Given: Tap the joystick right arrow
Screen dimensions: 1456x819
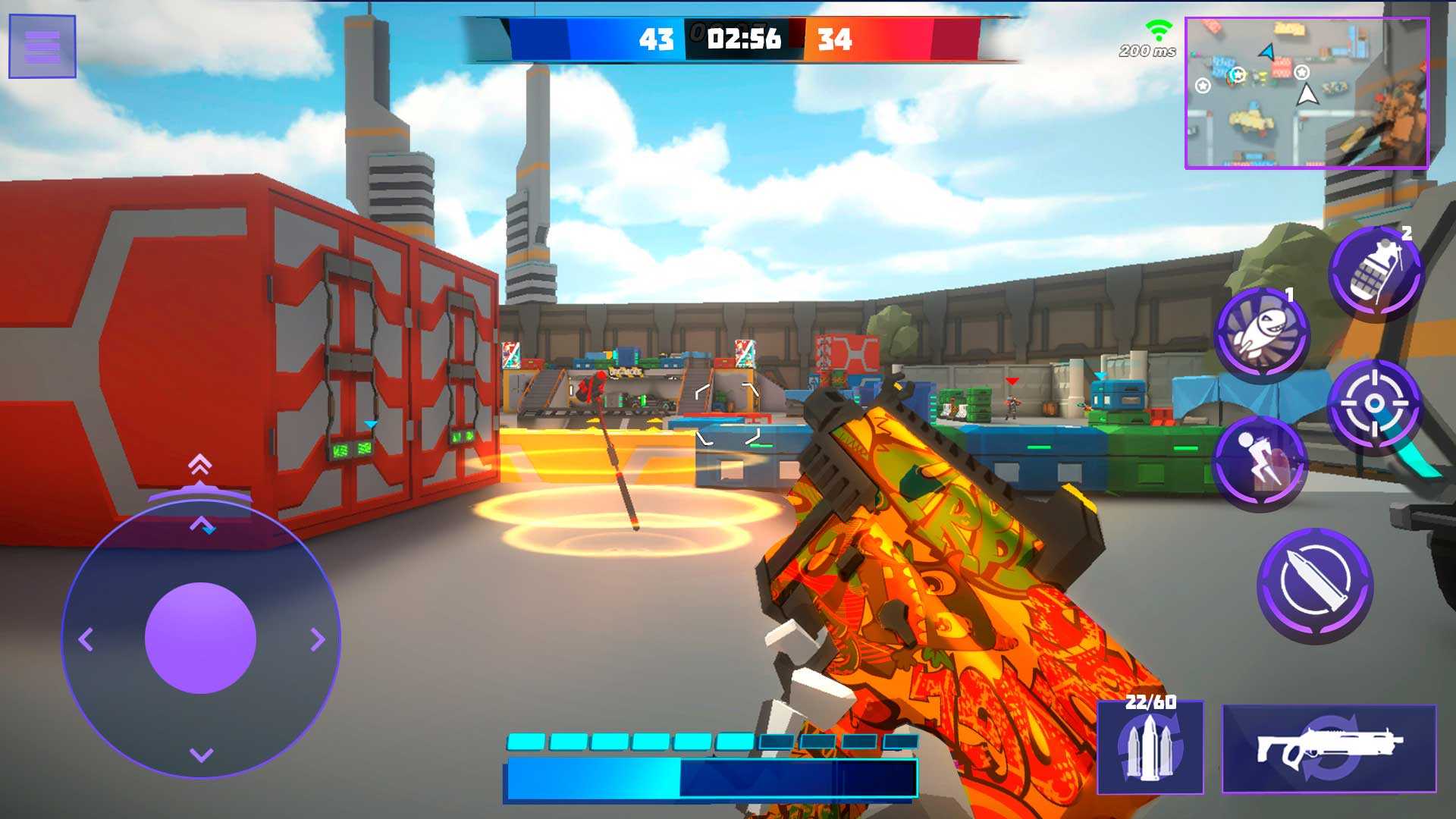Looking at the screenshot, I should (318, 639).
